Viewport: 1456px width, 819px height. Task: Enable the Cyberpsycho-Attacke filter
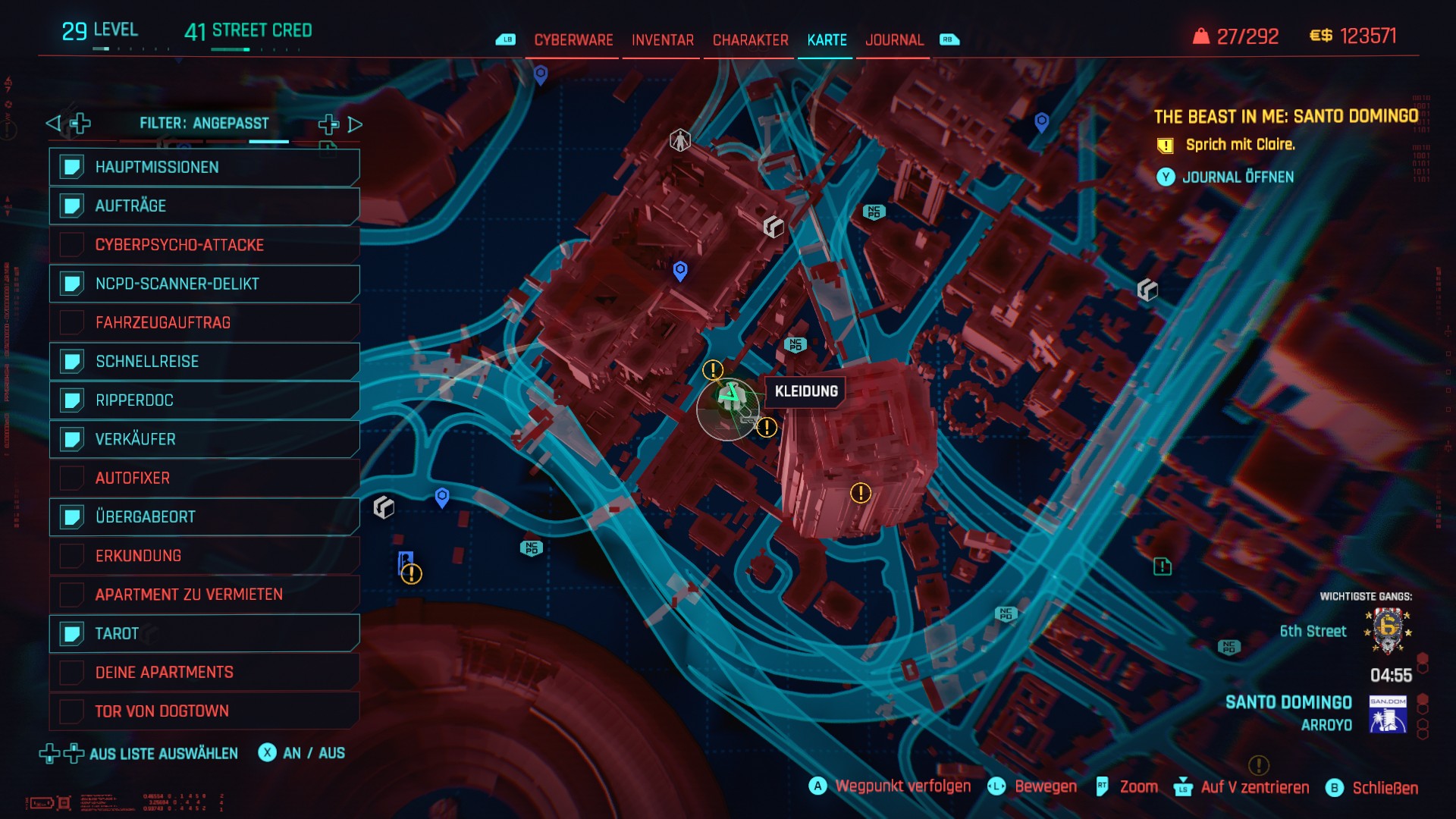(x=205, y=245)
